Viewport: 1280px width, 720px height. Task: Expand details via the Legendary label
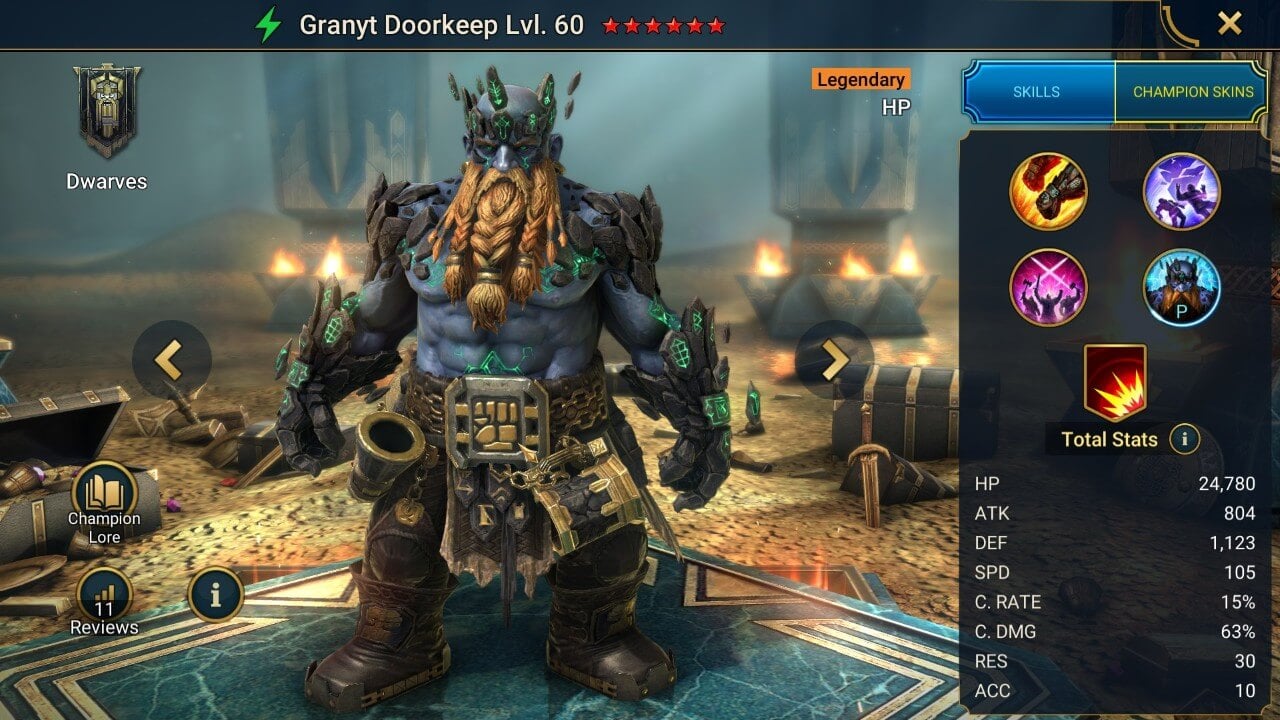point(859,80)
